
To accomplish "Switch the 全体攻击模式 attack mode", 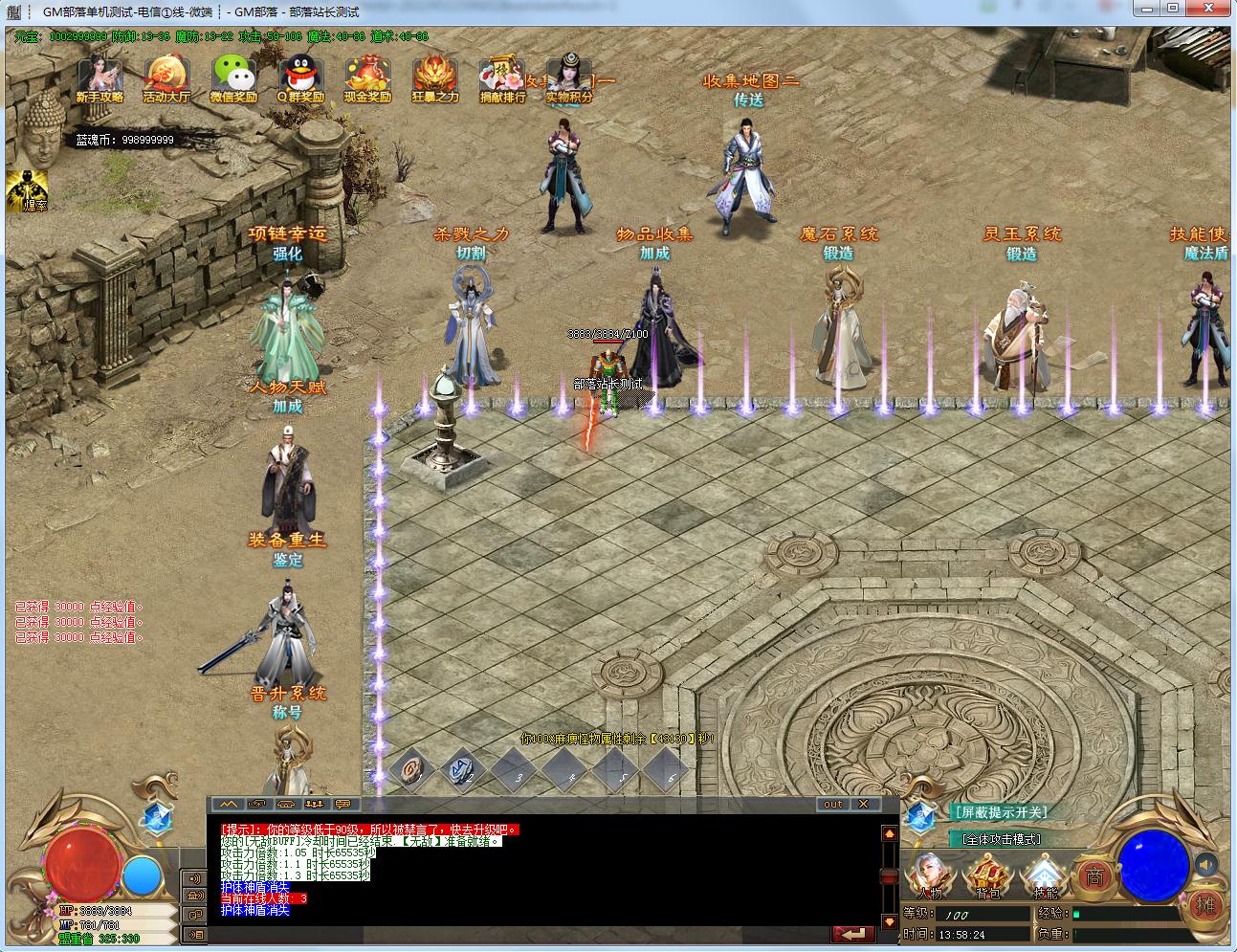I will [1001, 839].
